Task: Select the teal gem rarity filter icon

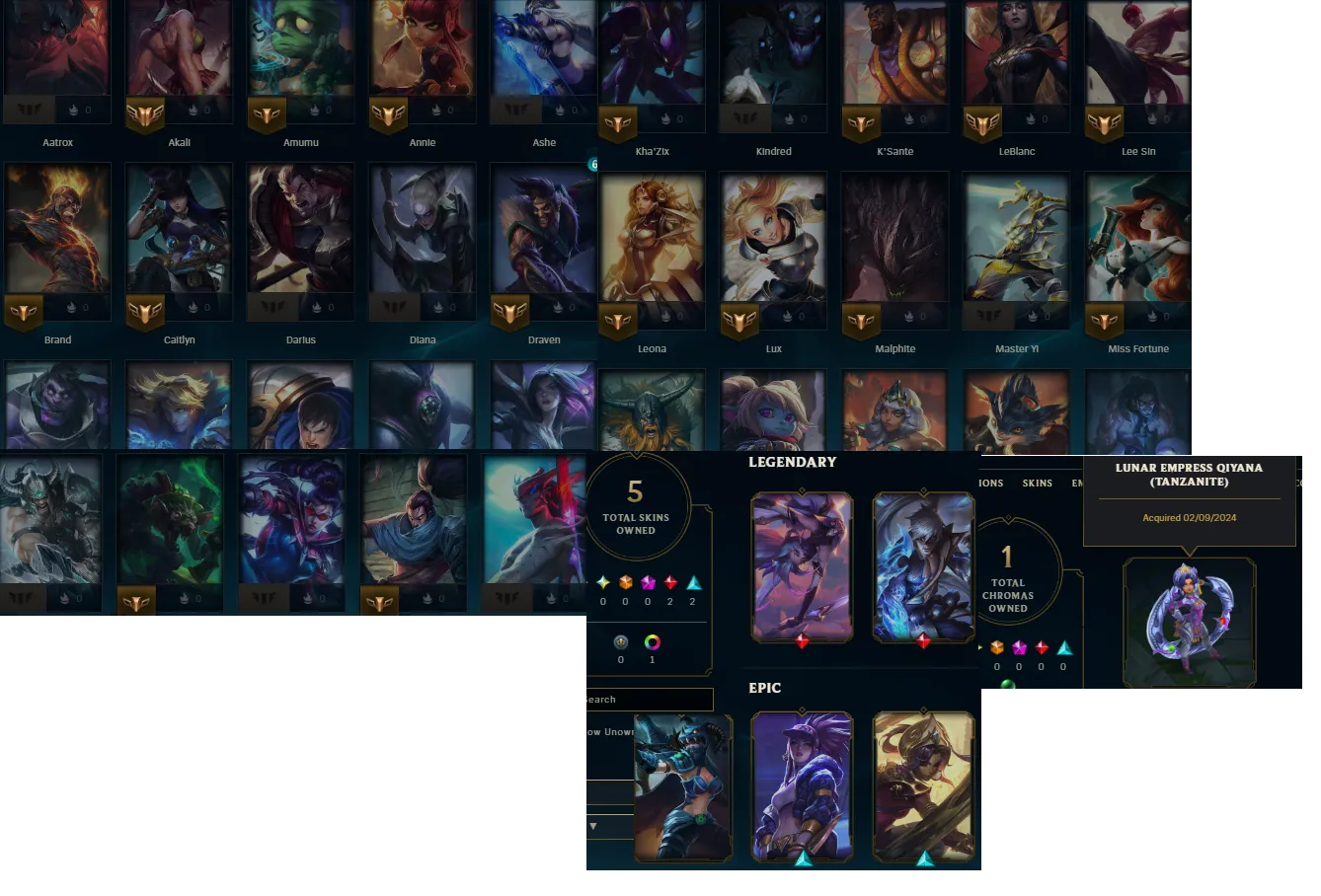Action: pyautogui.click(x=694, y=584)
